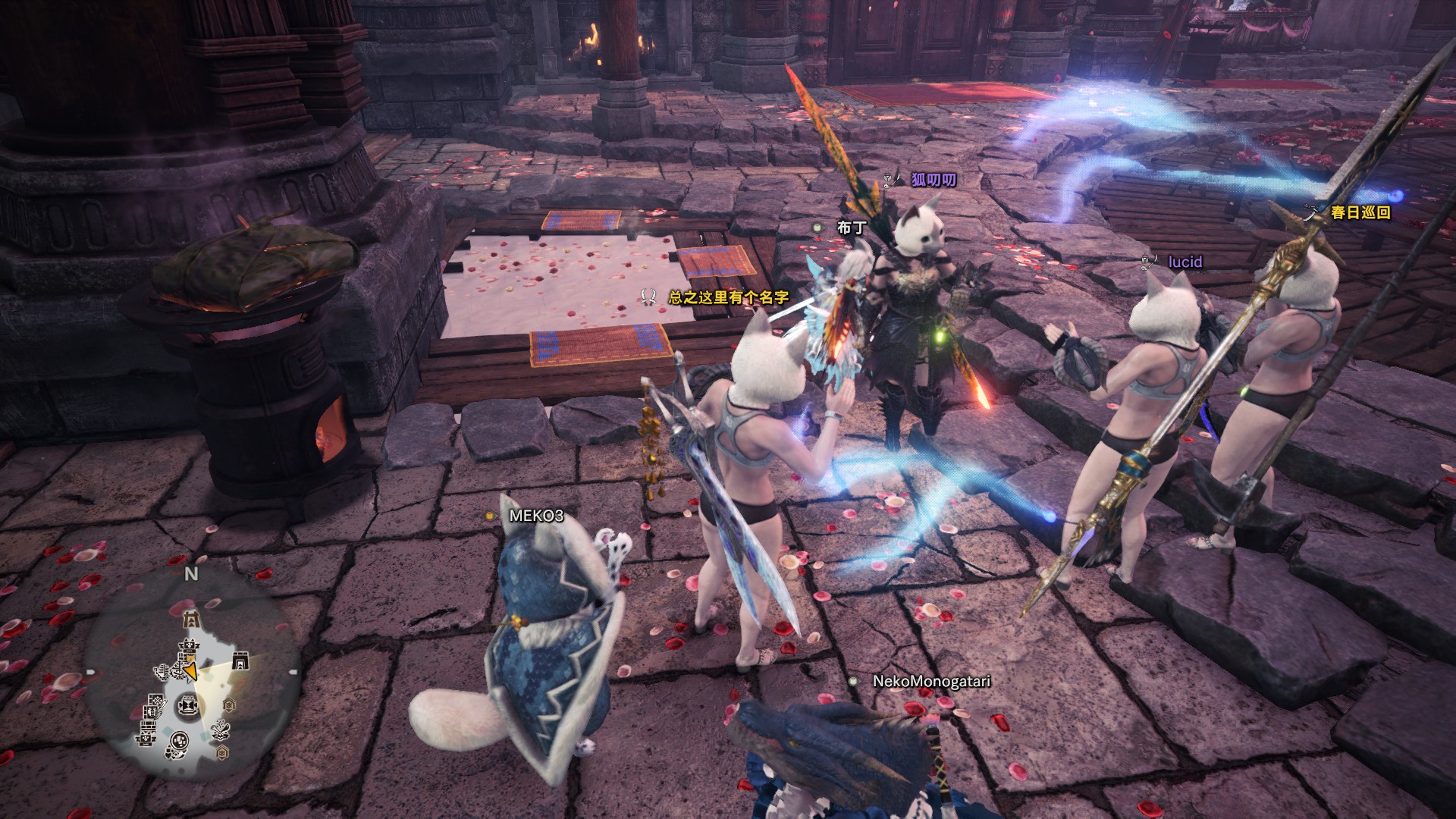Click the orange player arrow on minimap

[x=190, y=671]
